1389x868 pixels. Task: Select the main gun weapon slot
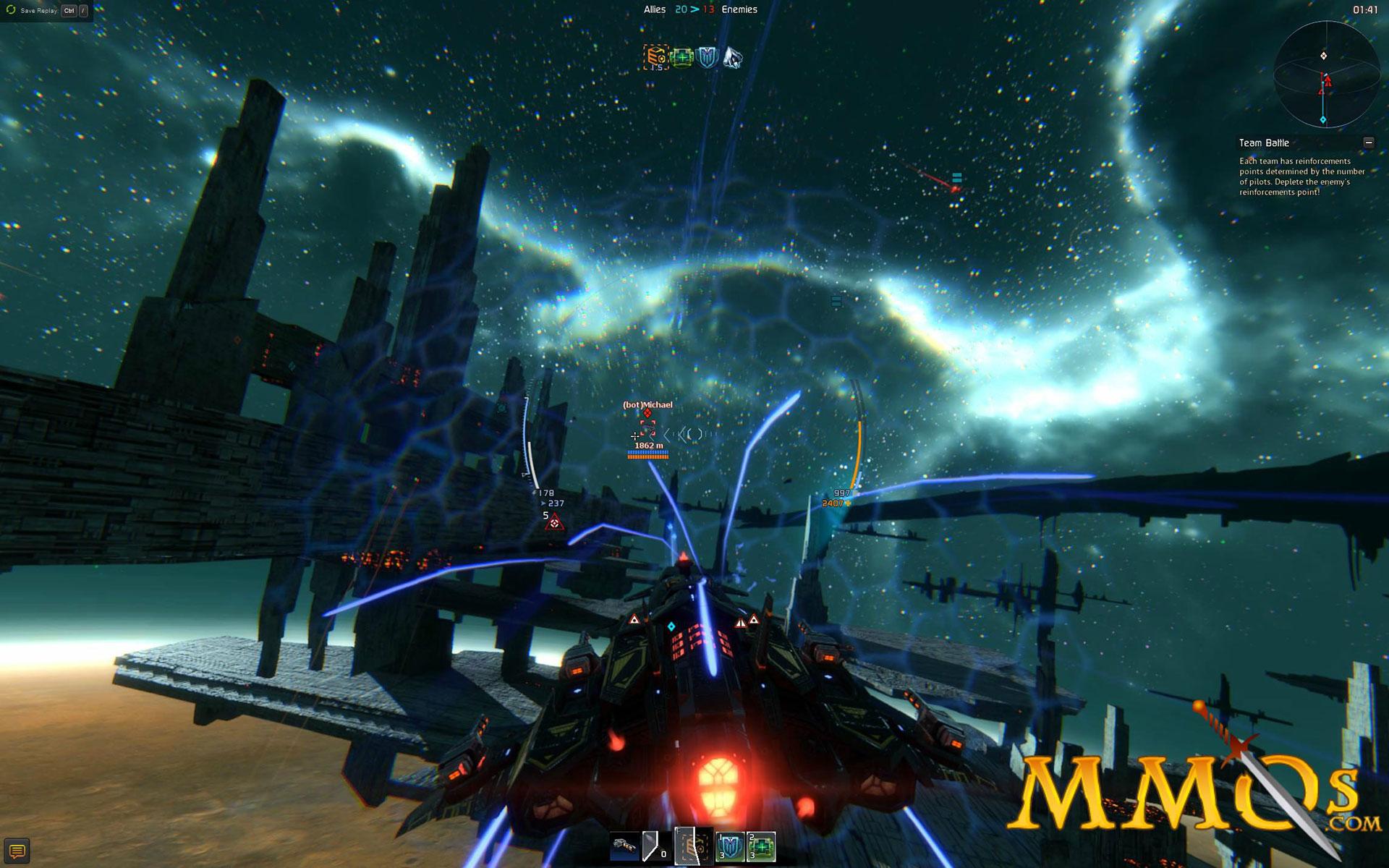[x=624, y=846]
